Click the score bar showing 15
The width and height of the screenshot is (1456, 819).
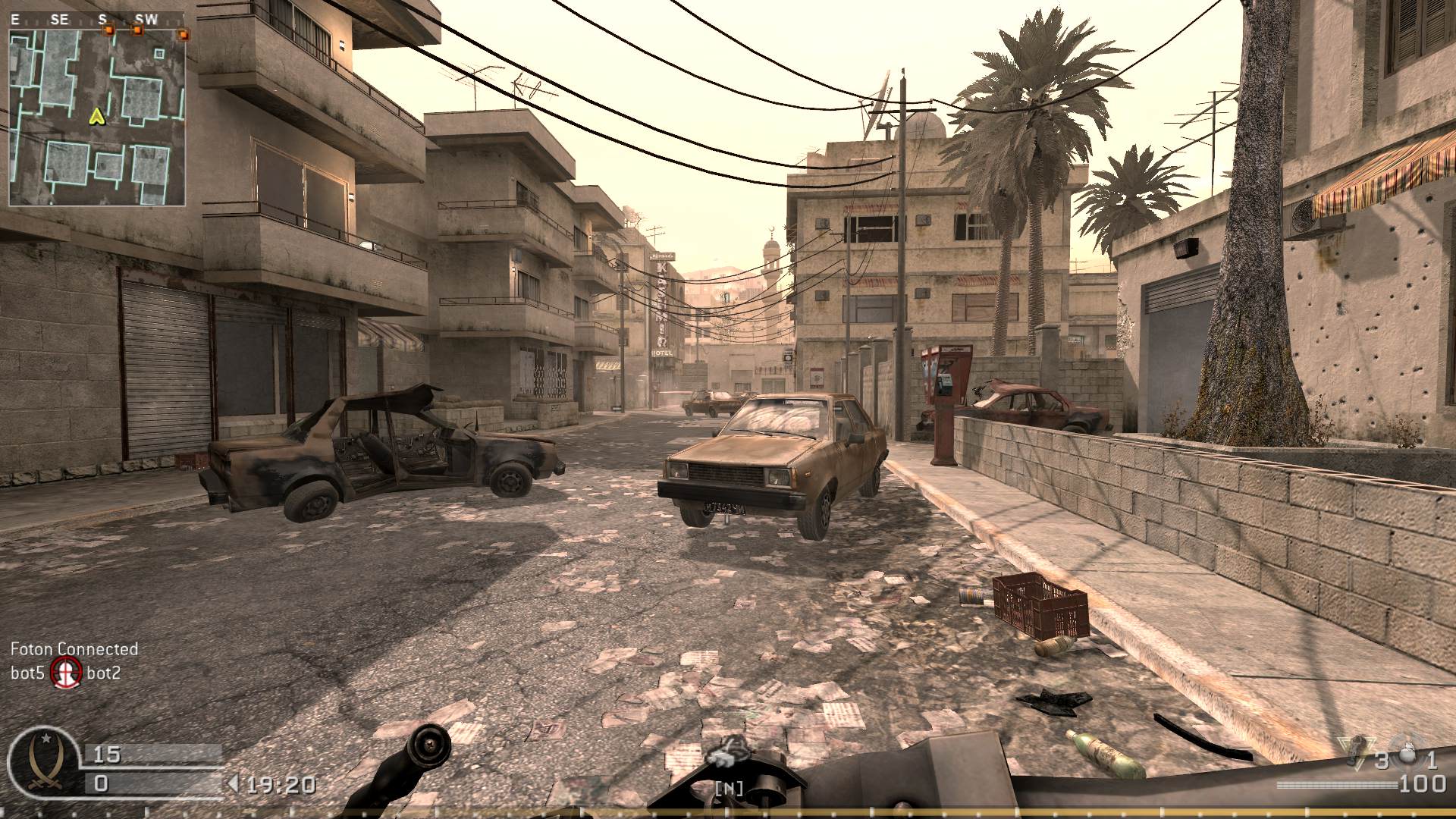click(x=152, y=752)
